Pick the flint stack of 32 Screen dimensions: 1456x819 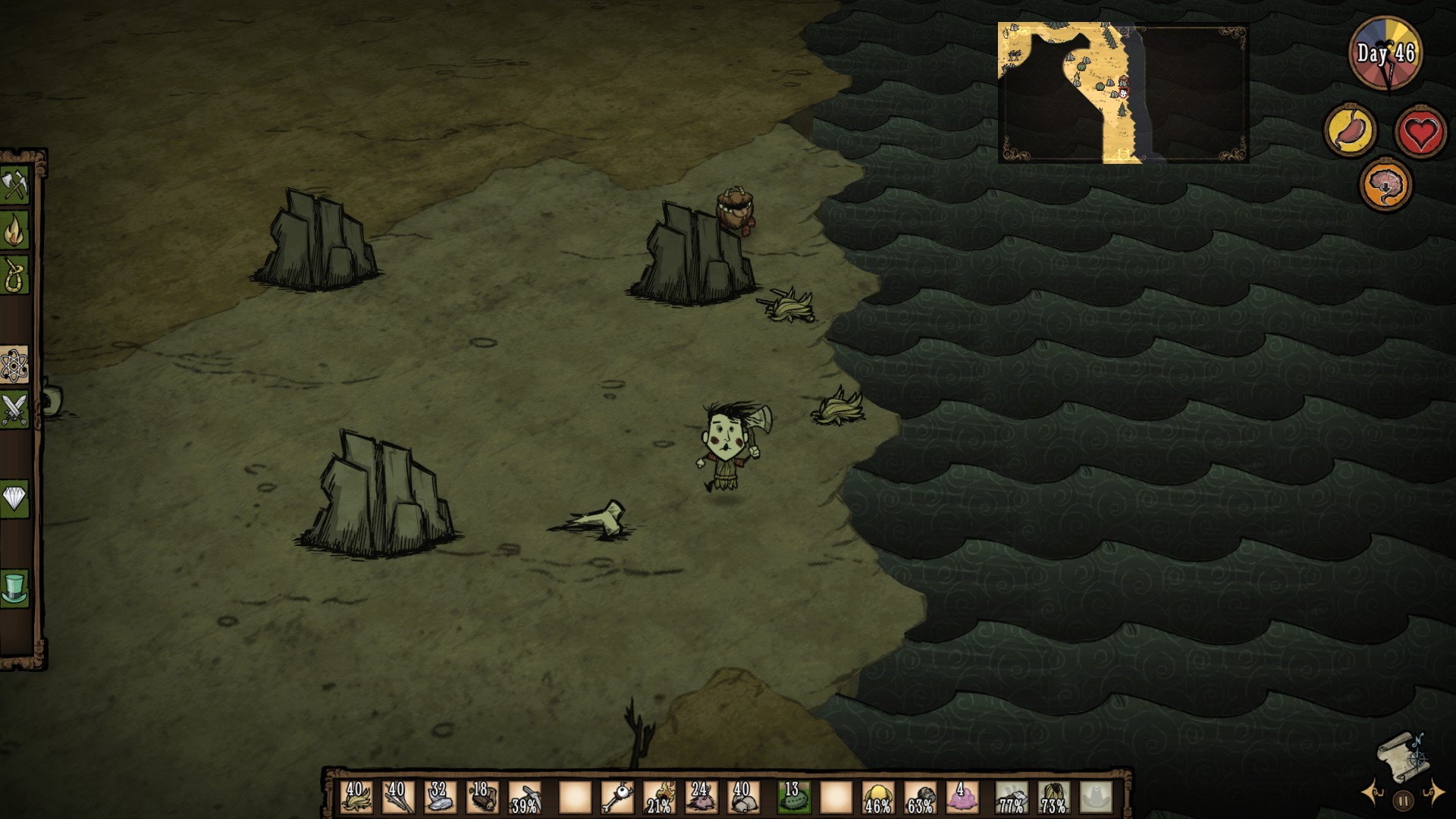[440, 798]
